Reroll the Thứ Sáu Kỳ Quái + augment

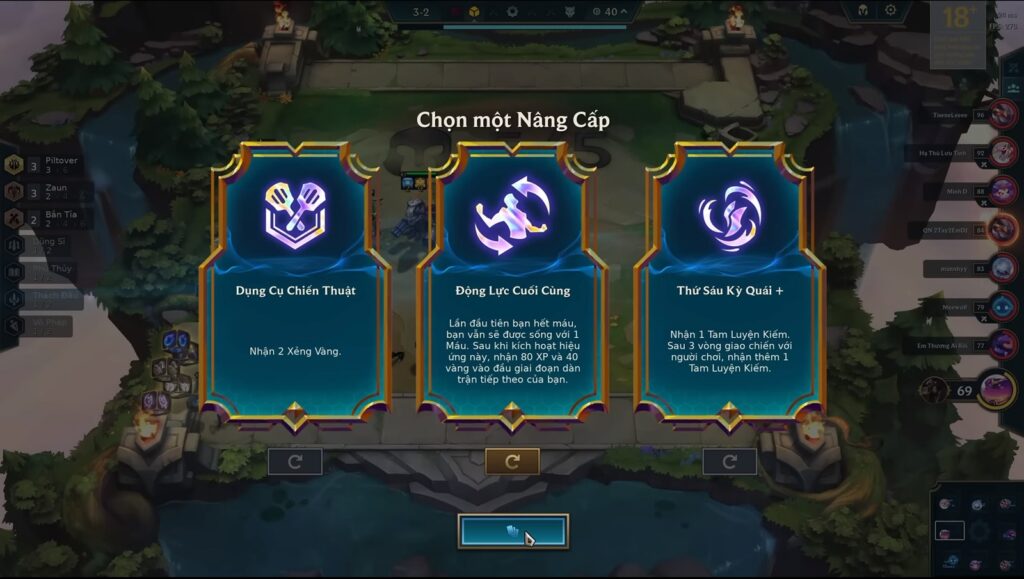point(729,462)
